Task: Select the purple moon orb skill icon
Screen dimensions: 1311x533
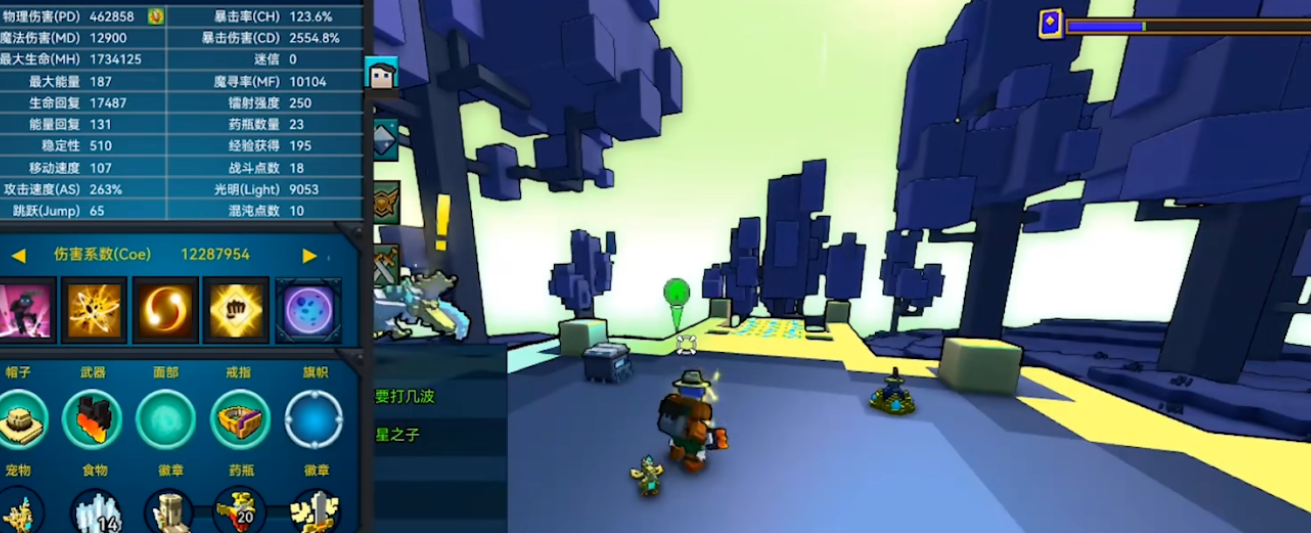Action: pos(307,310)
